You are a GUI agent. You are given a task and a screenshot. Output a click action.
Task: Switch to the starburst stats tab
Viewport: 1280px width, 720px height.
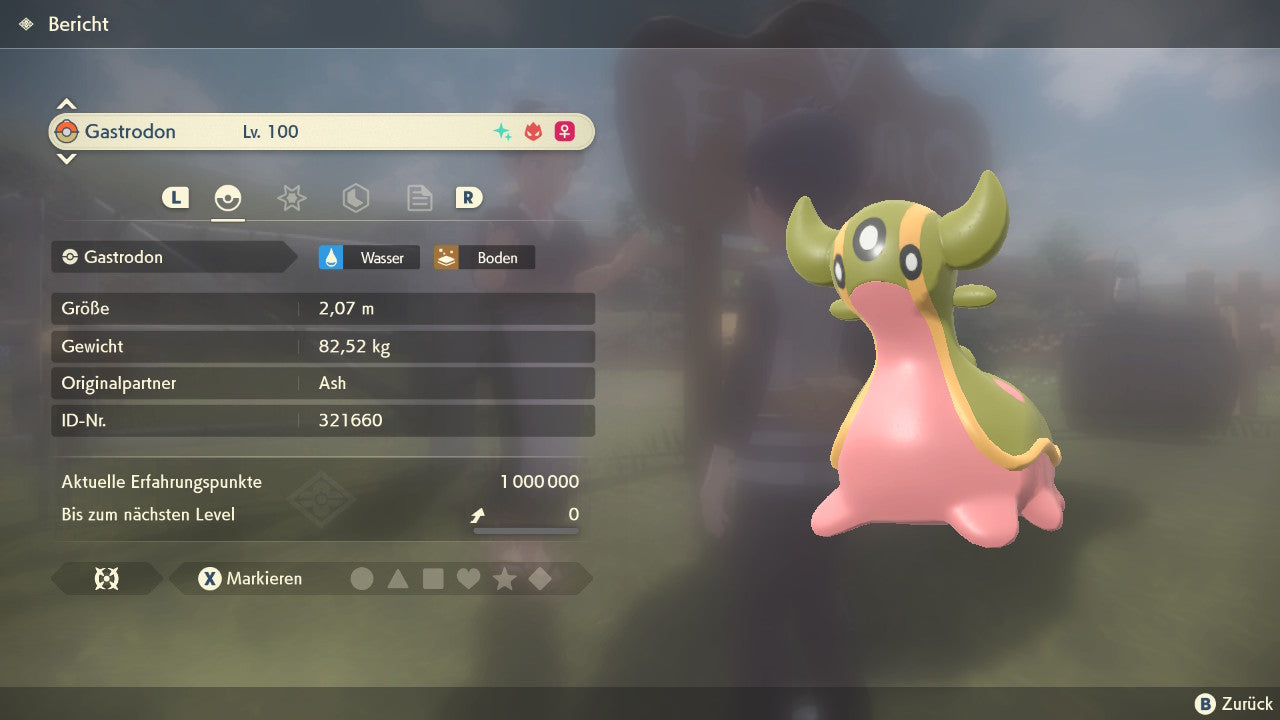coord(291,198)
